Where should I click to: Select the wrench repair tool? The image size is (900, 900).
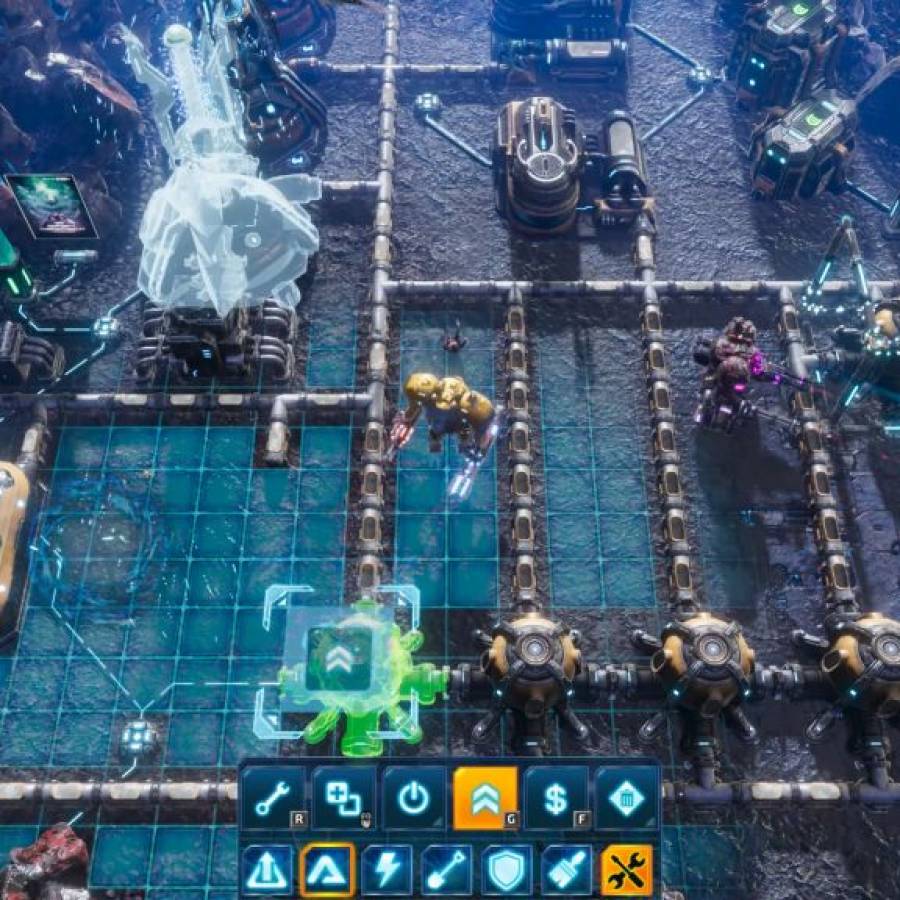[273, 798]
